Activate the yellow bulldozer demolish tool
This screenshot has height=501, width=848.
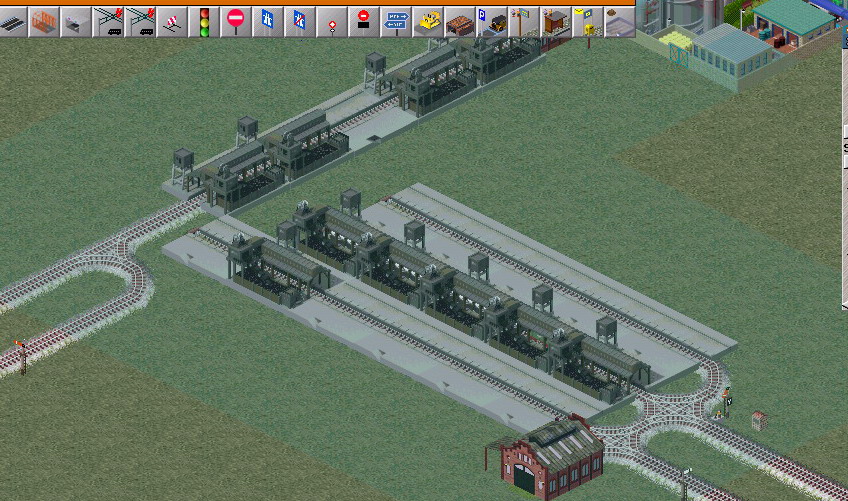click(428, 22)
